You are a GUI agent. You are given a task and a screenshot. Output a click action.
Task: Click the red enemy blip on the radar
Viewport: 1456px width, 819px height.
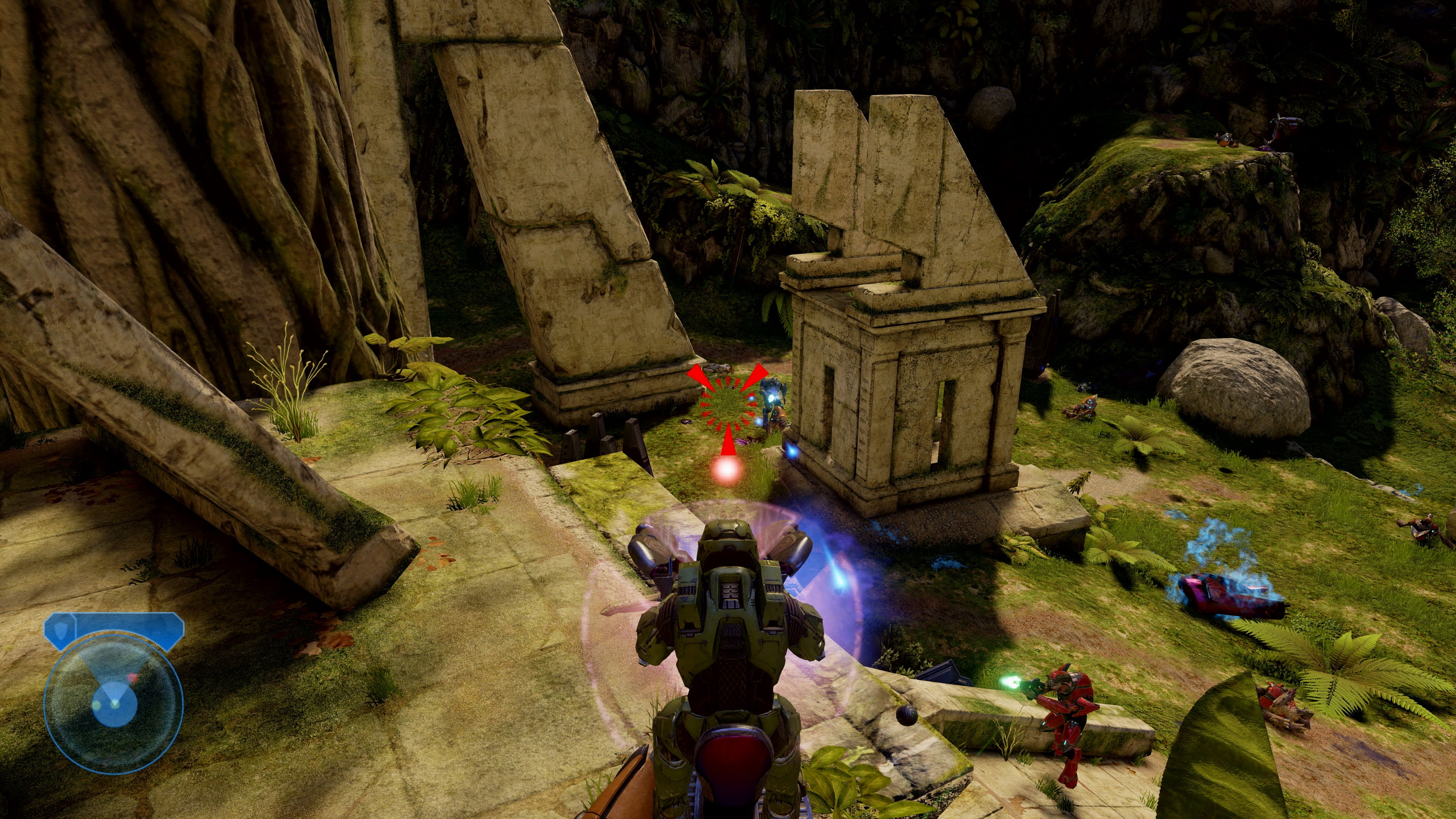132,678
